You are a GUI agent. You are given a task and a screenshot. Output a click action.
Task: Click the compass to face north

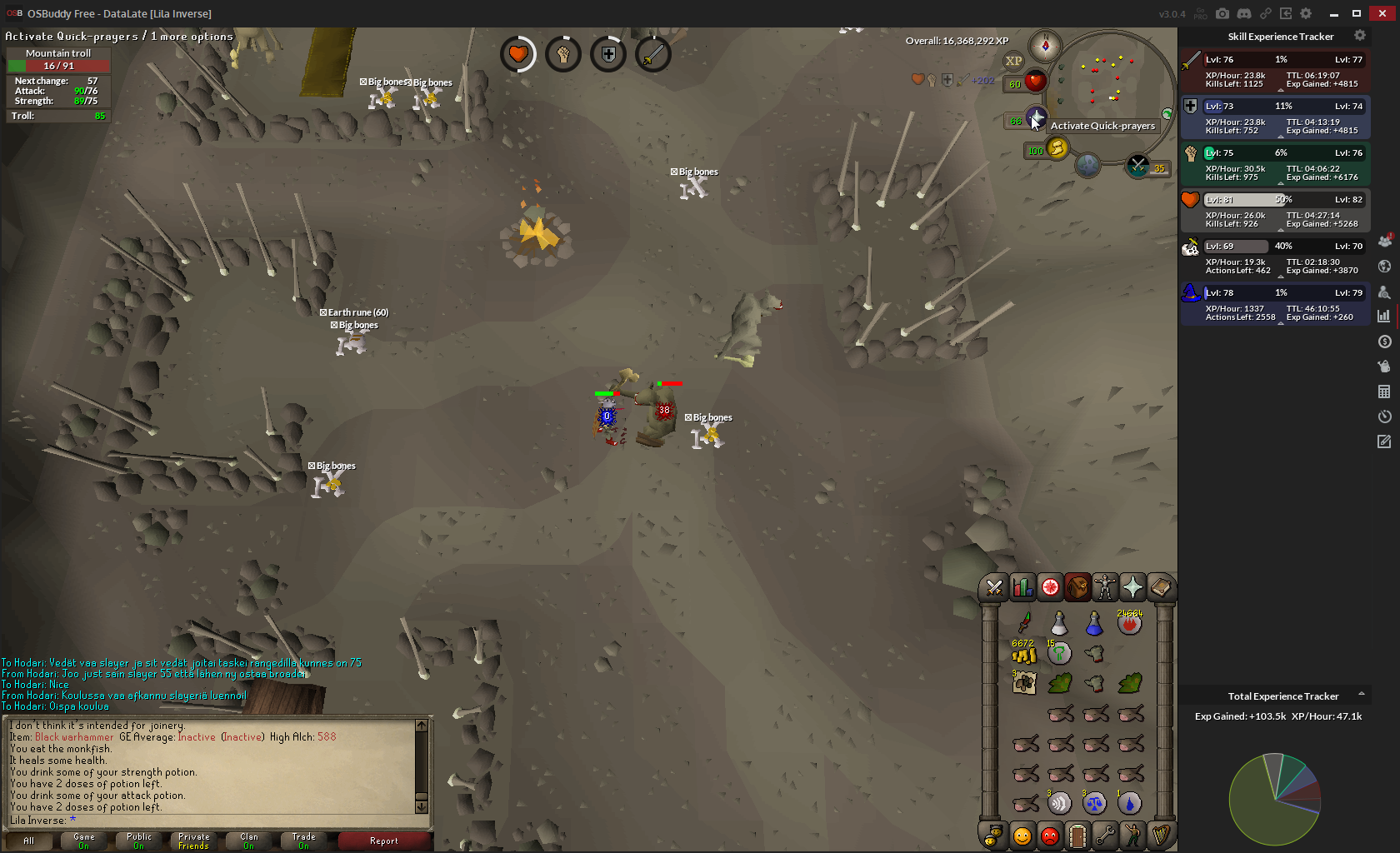(x=1045, y=46)
